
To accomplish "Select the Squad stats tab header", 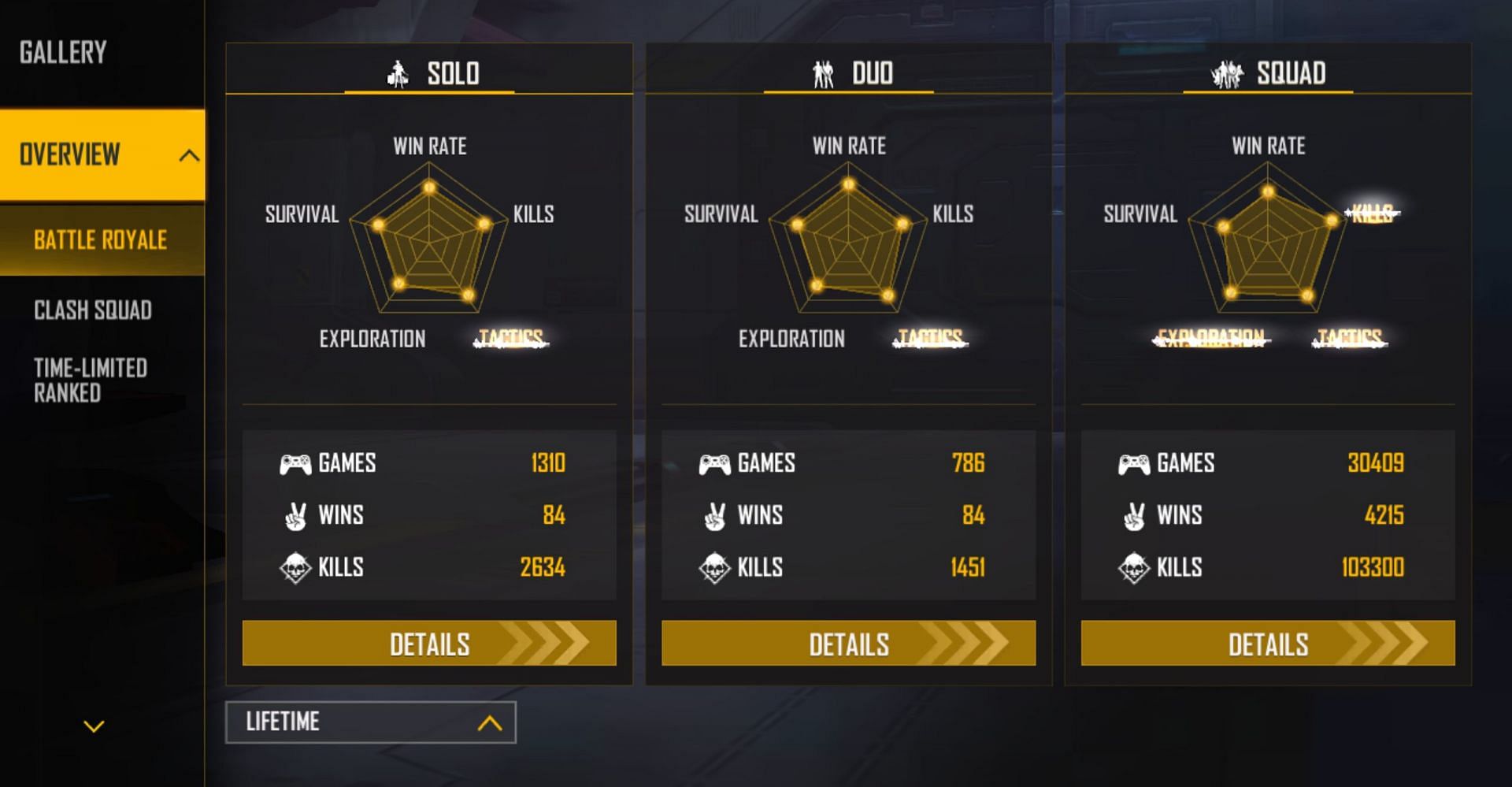I will pyautogui.click(x=1268, y=73).
